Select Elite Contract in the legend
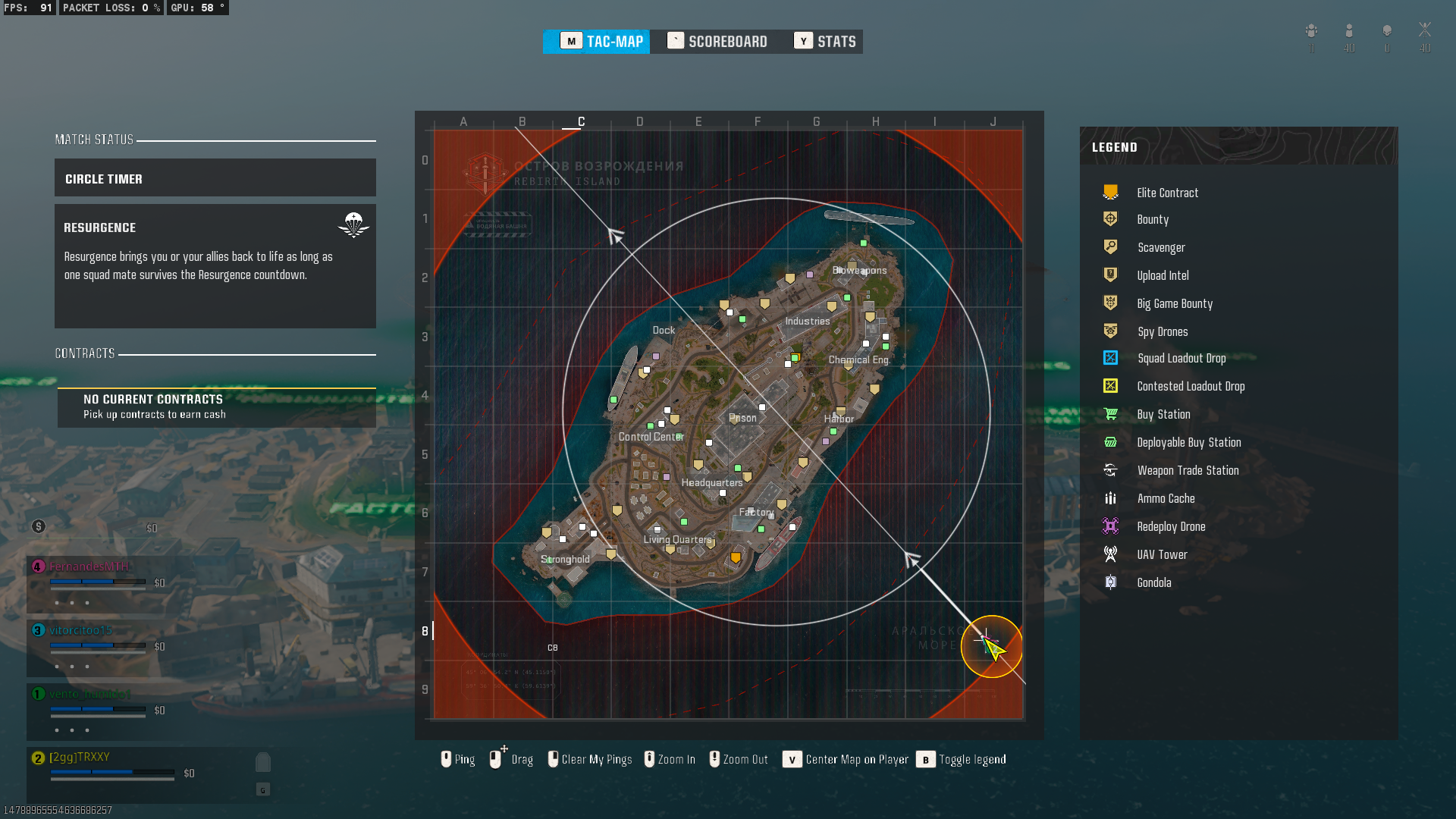 click(1167, 193)
